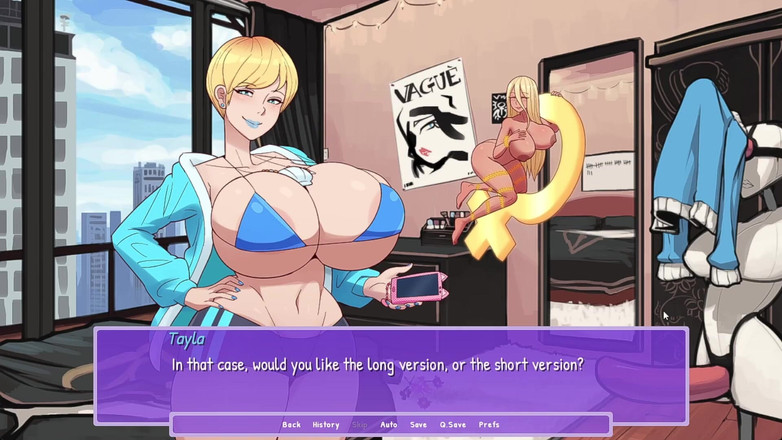Image resolution: width=782 pixels, height=440 pixels.
Task: Toggle Auto-advance for the dialogue
Action: [389, 425]
